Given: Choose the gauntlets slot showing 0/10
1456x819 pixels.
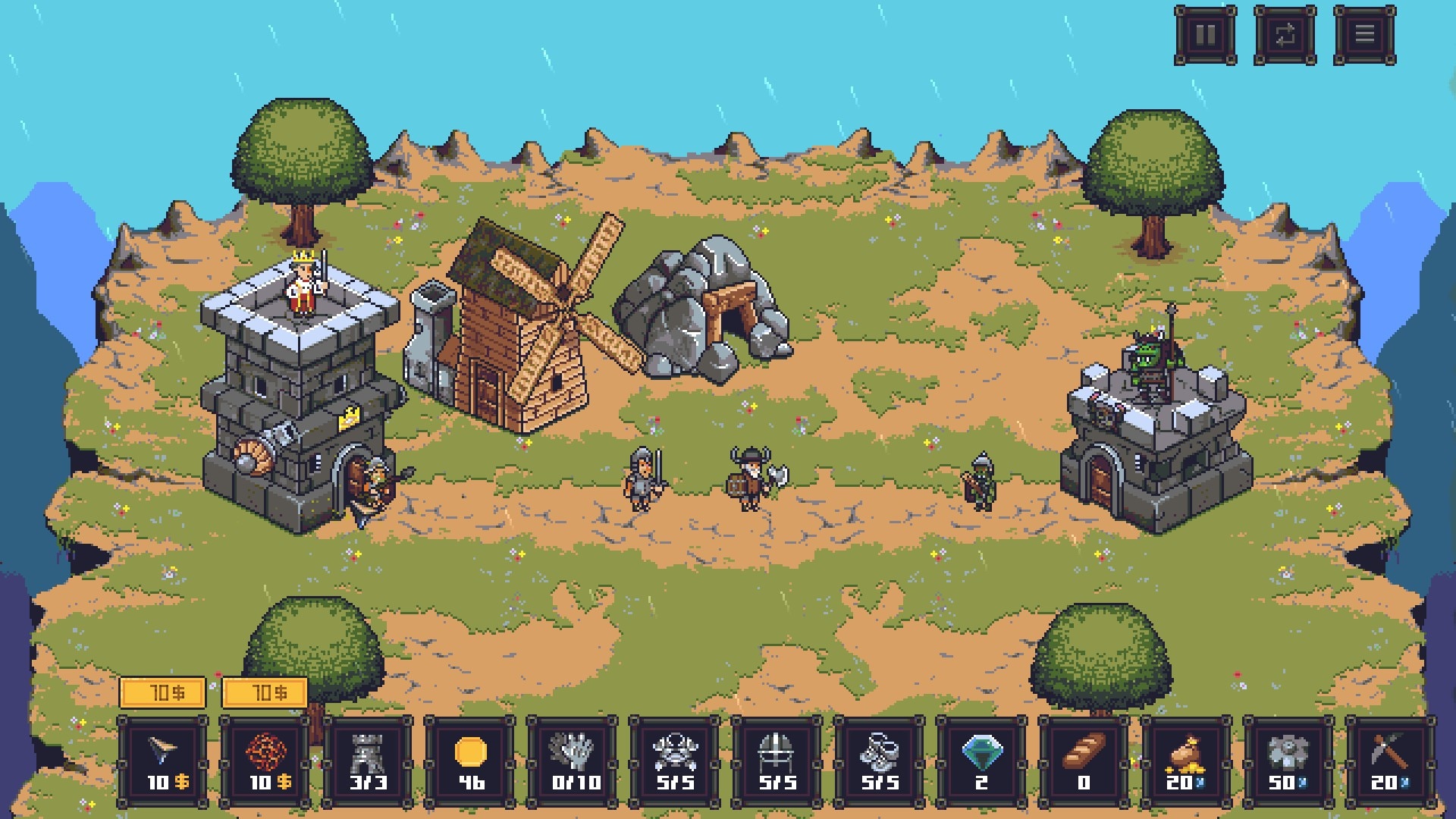Looking at the screenshot, I should pos(573,761).
